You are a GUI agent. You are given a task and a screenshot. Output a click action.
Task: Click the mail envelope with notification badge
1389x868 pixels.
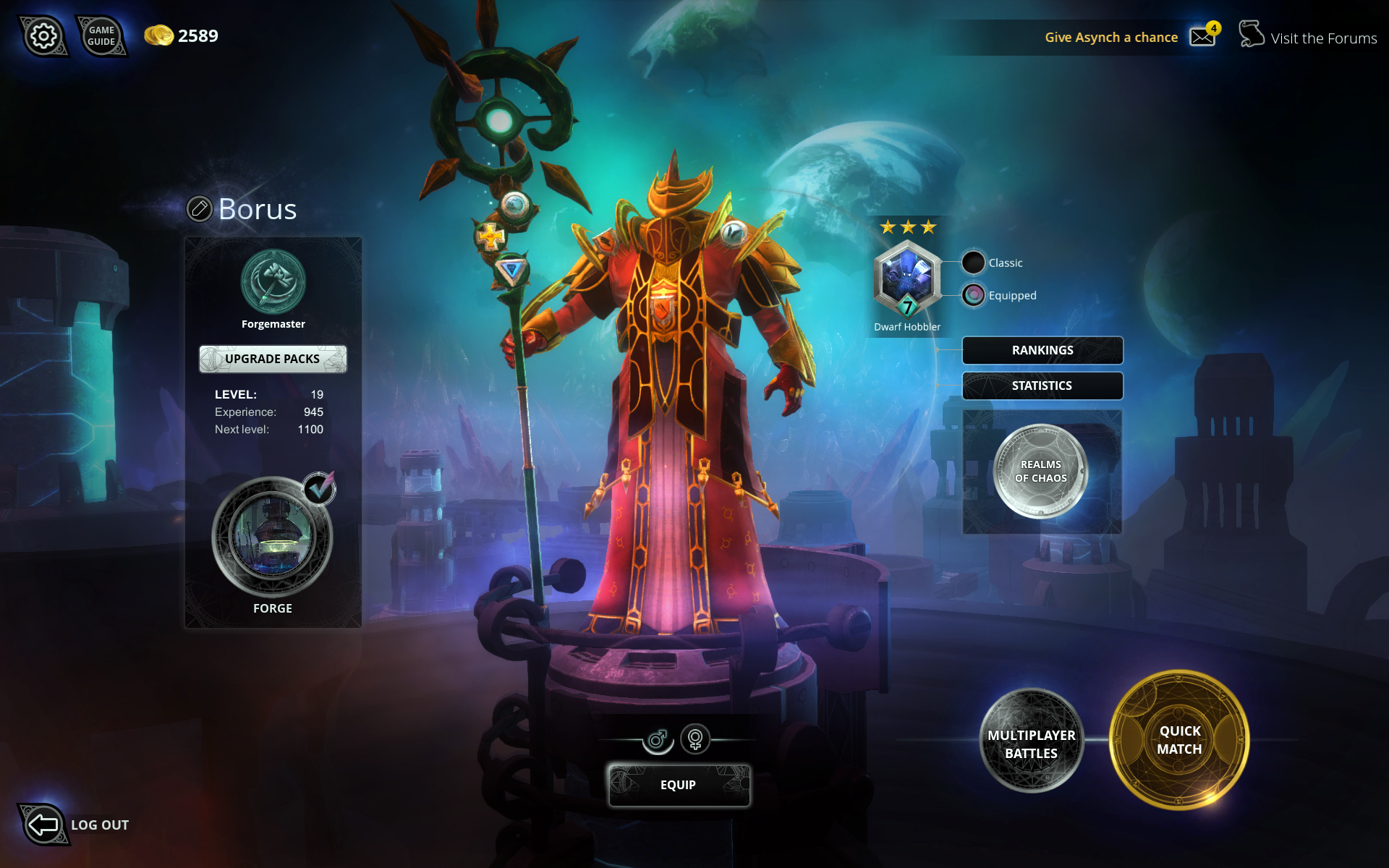(x=1203, y=36)
